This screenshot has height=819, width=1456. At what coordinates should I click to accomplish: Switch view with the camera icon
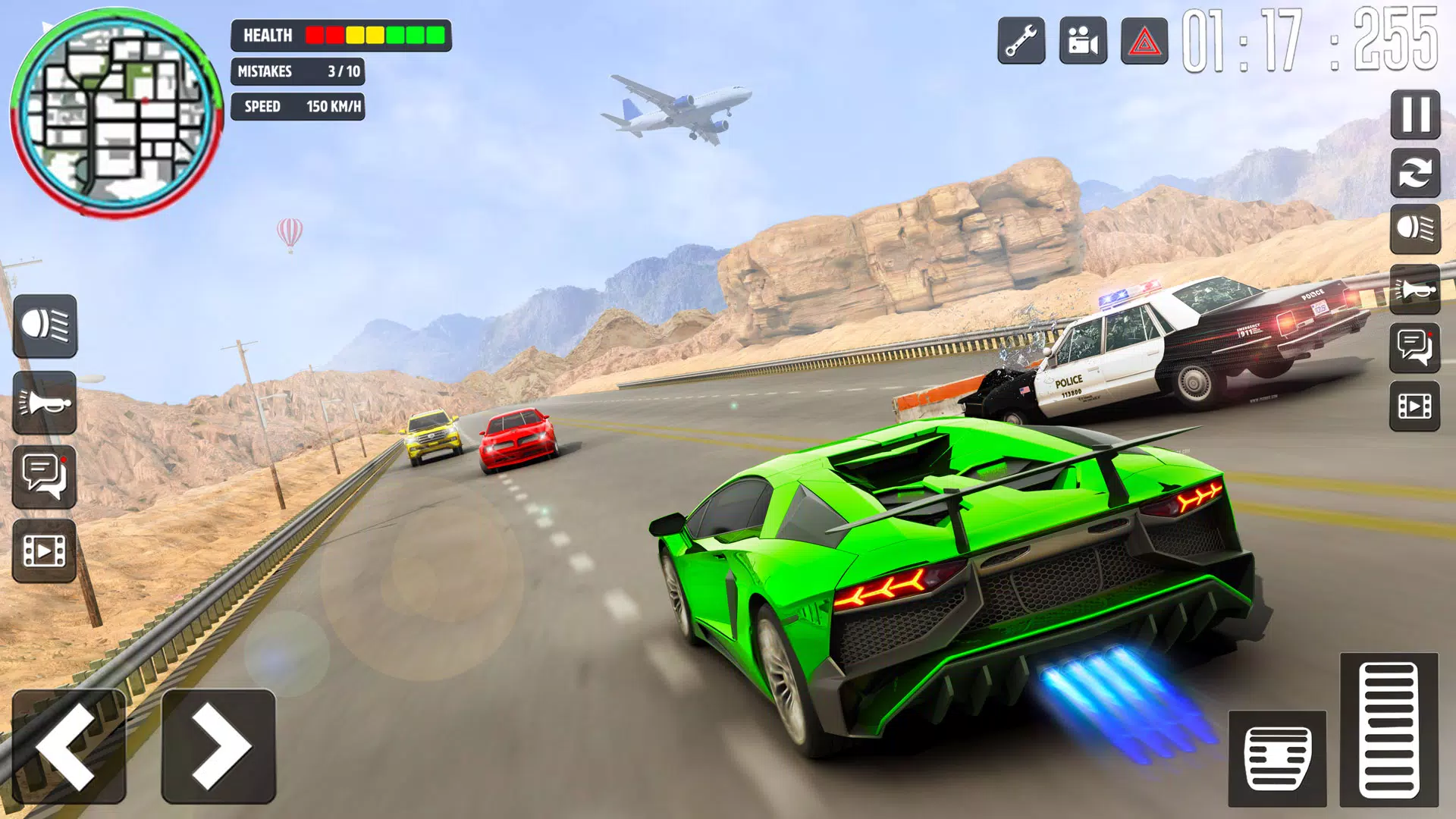(x=1083, y=41)
